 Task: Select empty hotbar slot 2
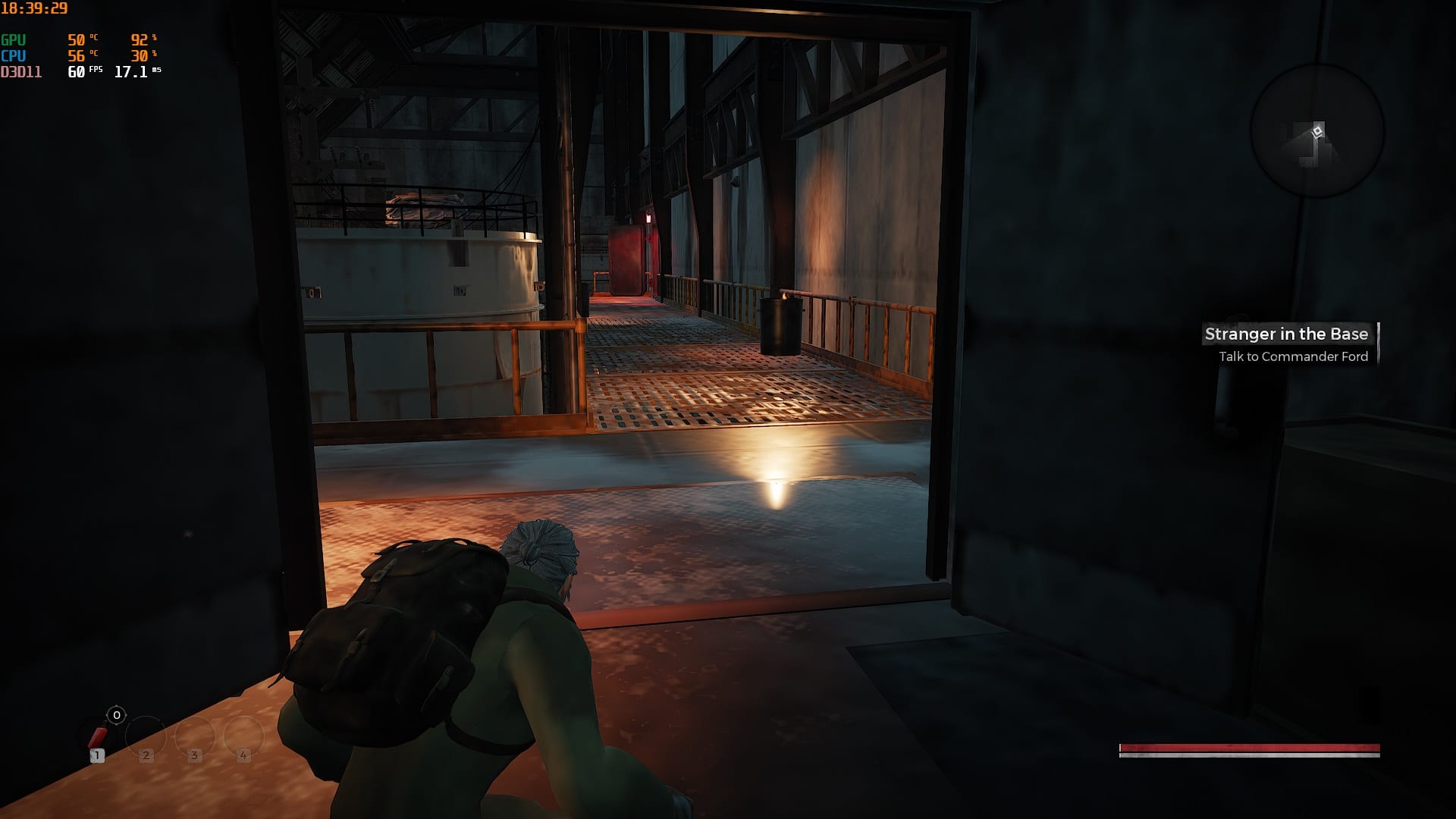point(146,736)
